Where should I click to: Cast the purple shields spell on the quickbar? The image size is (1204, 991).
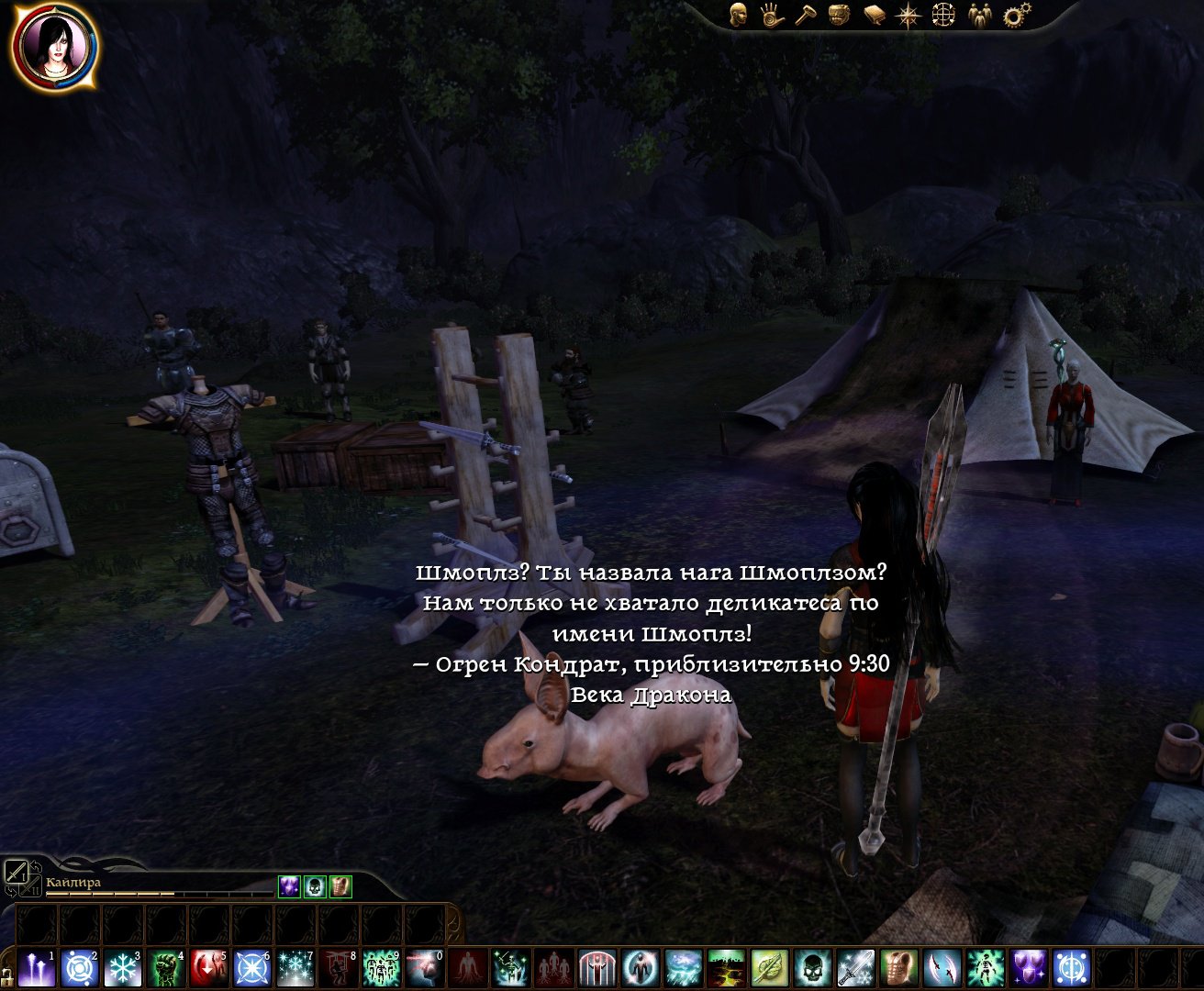1028,967
